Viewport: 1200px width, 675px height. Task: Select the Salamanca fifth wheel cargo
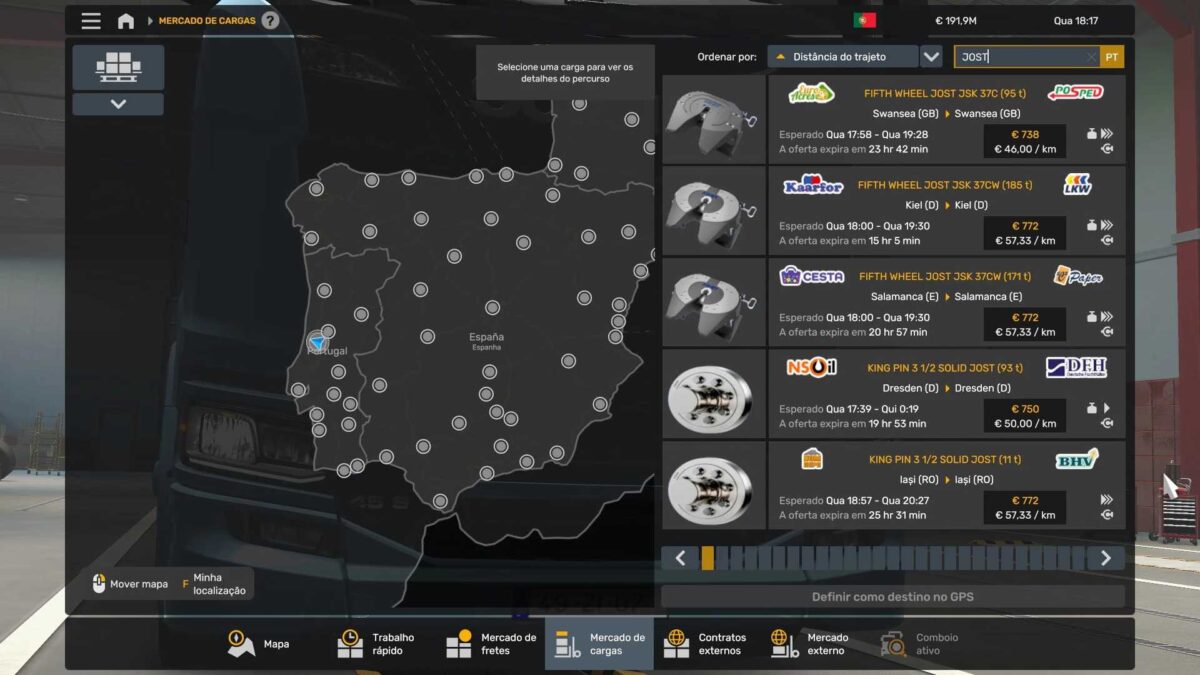945,303
